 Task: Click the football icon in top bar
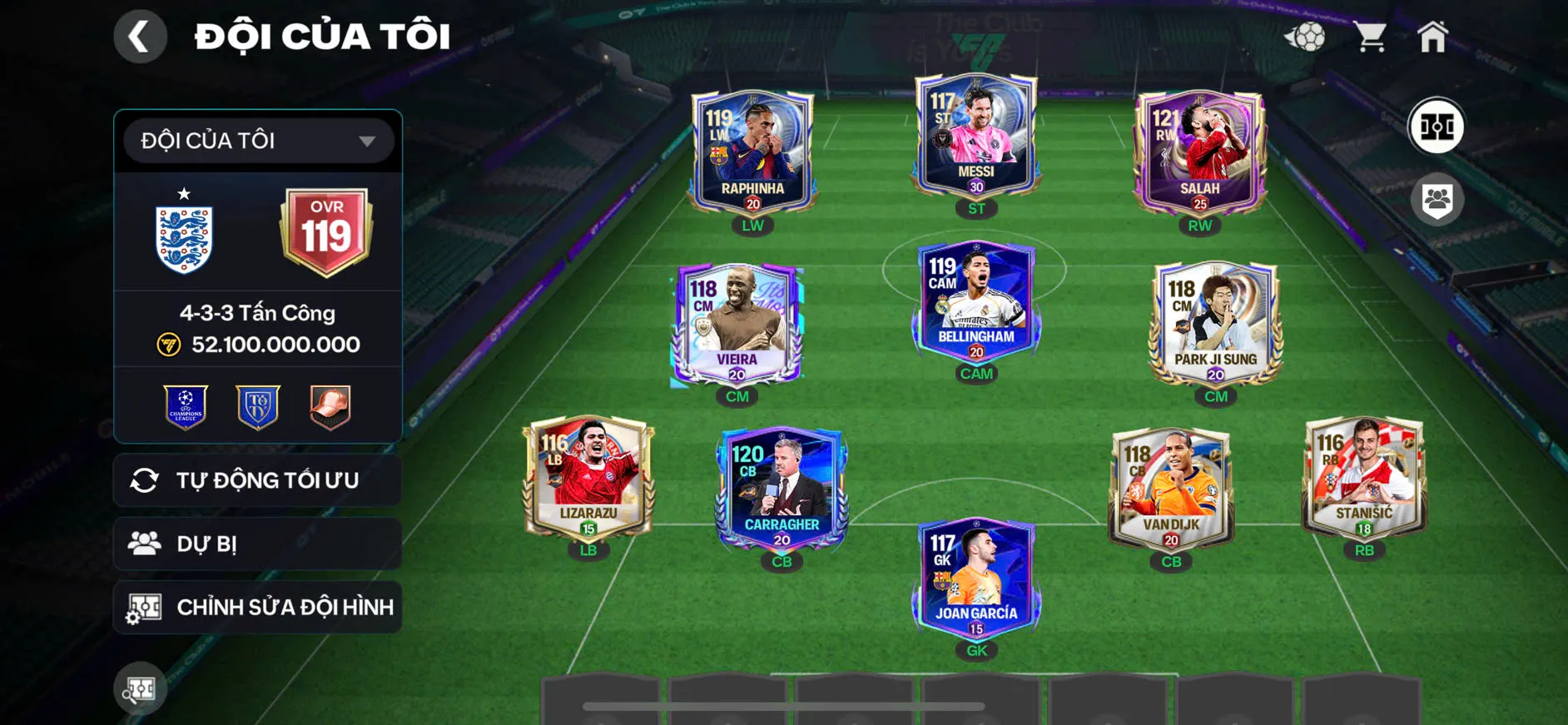[x=1308, y=35]
